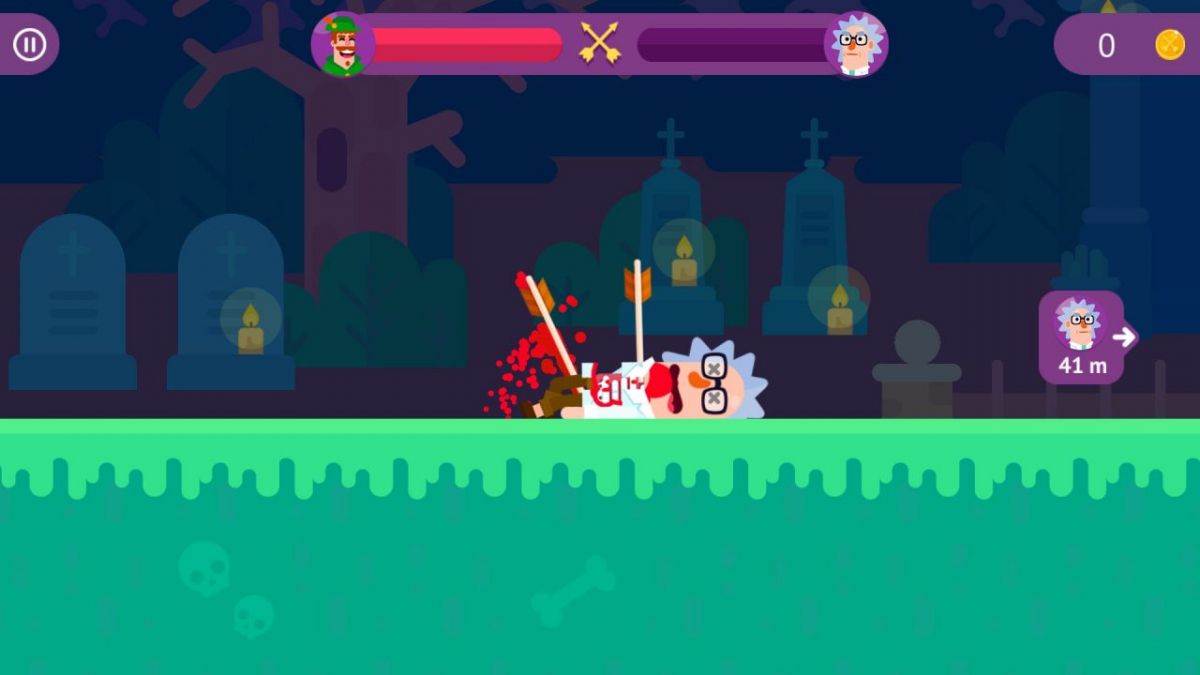Tap the 41 m enemy distance indicator
The image size is (1200, 675).
click(x=1082, y=338)
